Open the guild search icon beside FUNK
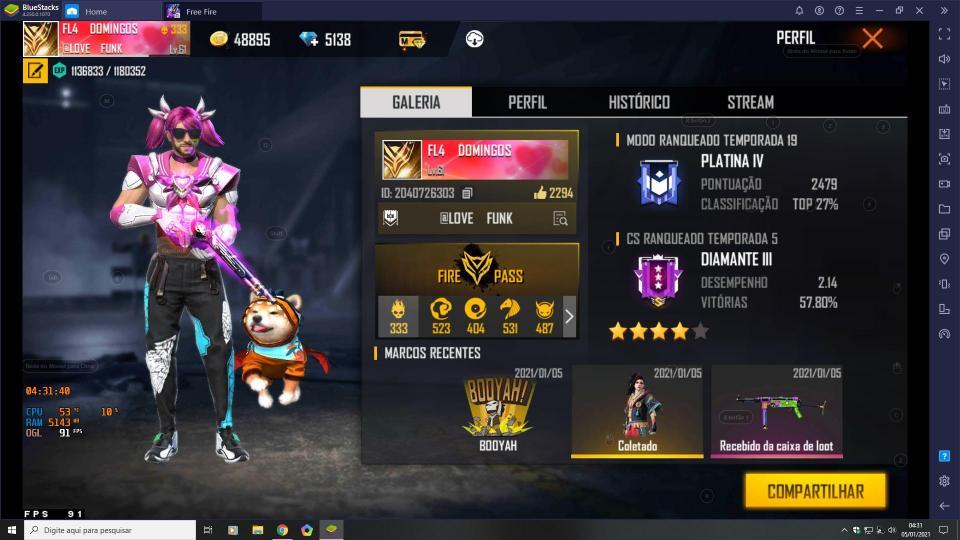960x540 pixels. pyautogui.click(x=560, y=219)
